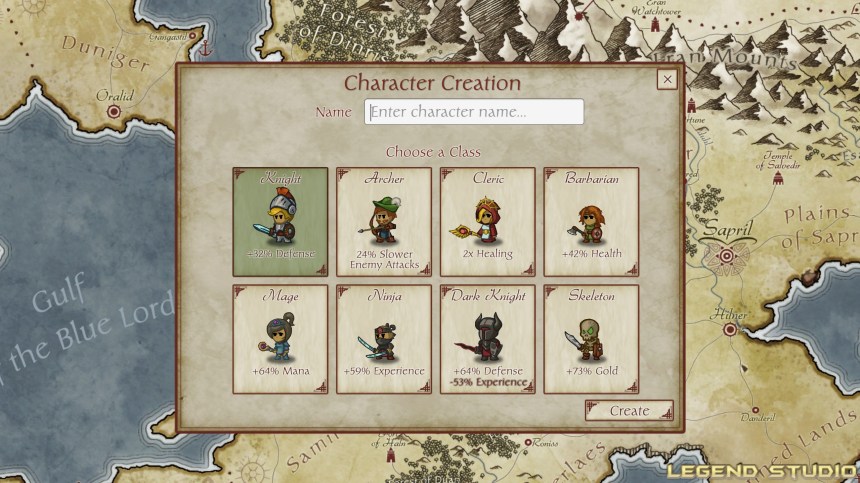The height and width of the screenshot is (483, 860).
Task: Choose the Mage class
Action: (x=280, y=339)
